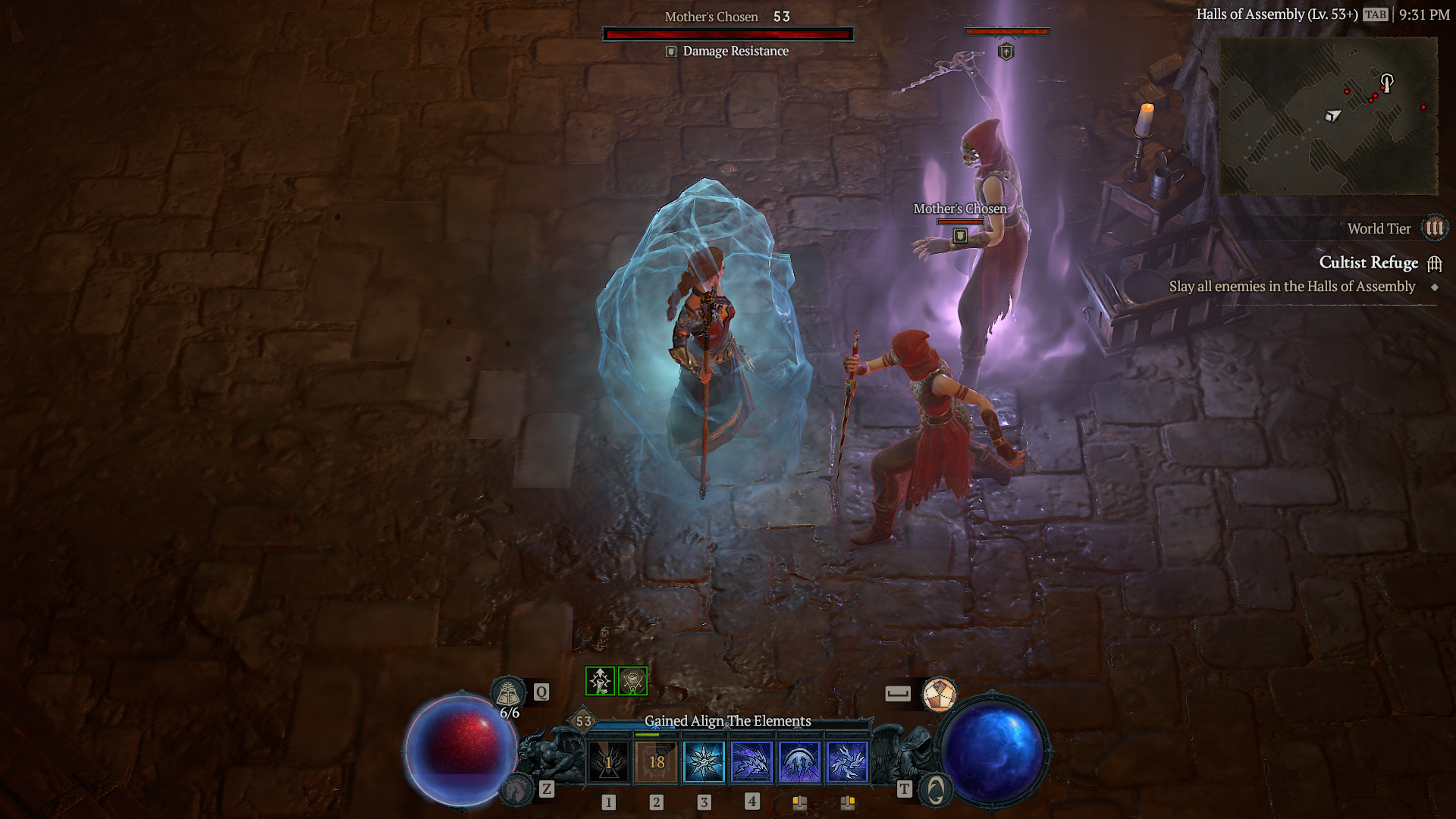
Task: Activate the Frozen Orb skill in slot 3
Action: click(705, 763)
